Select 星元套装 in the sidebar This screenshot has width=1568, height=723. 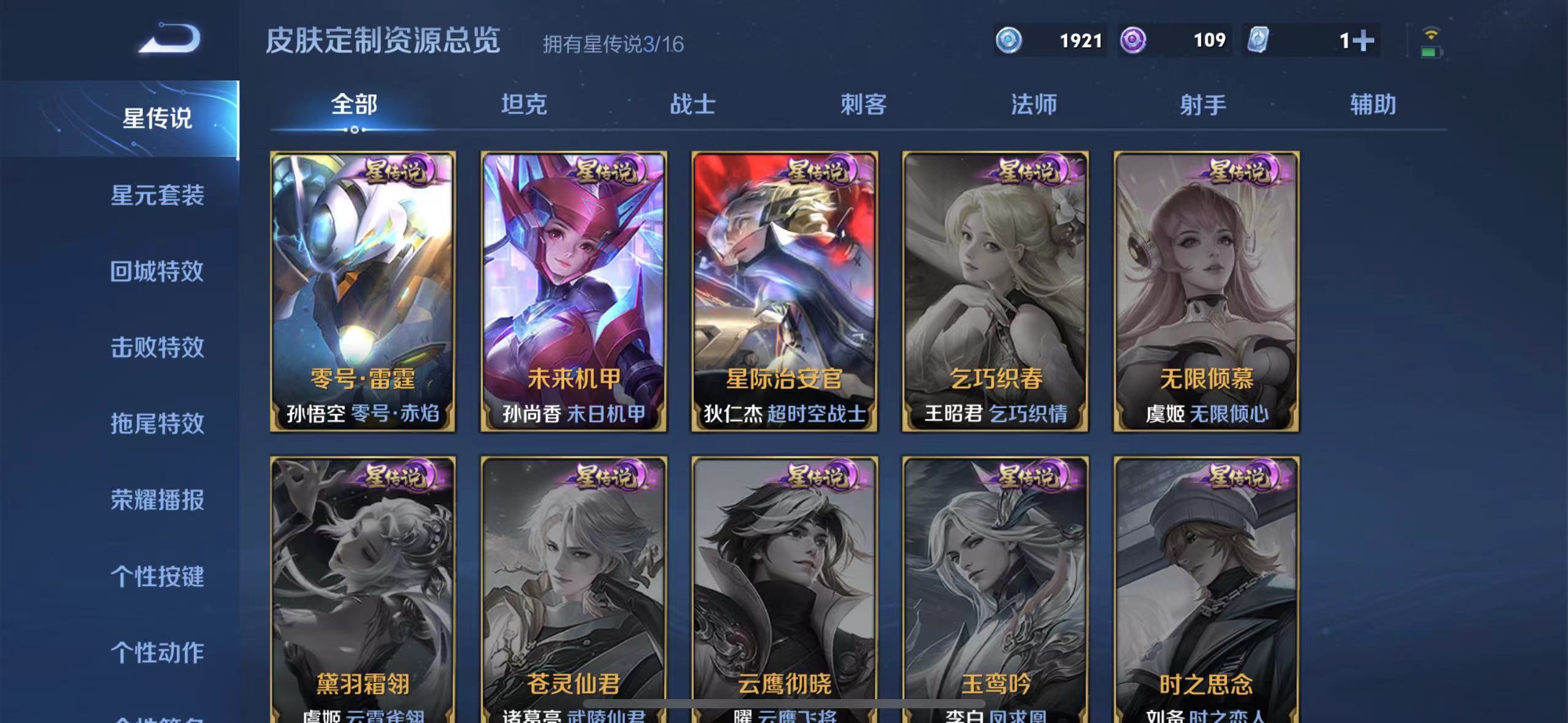point(158,196)
